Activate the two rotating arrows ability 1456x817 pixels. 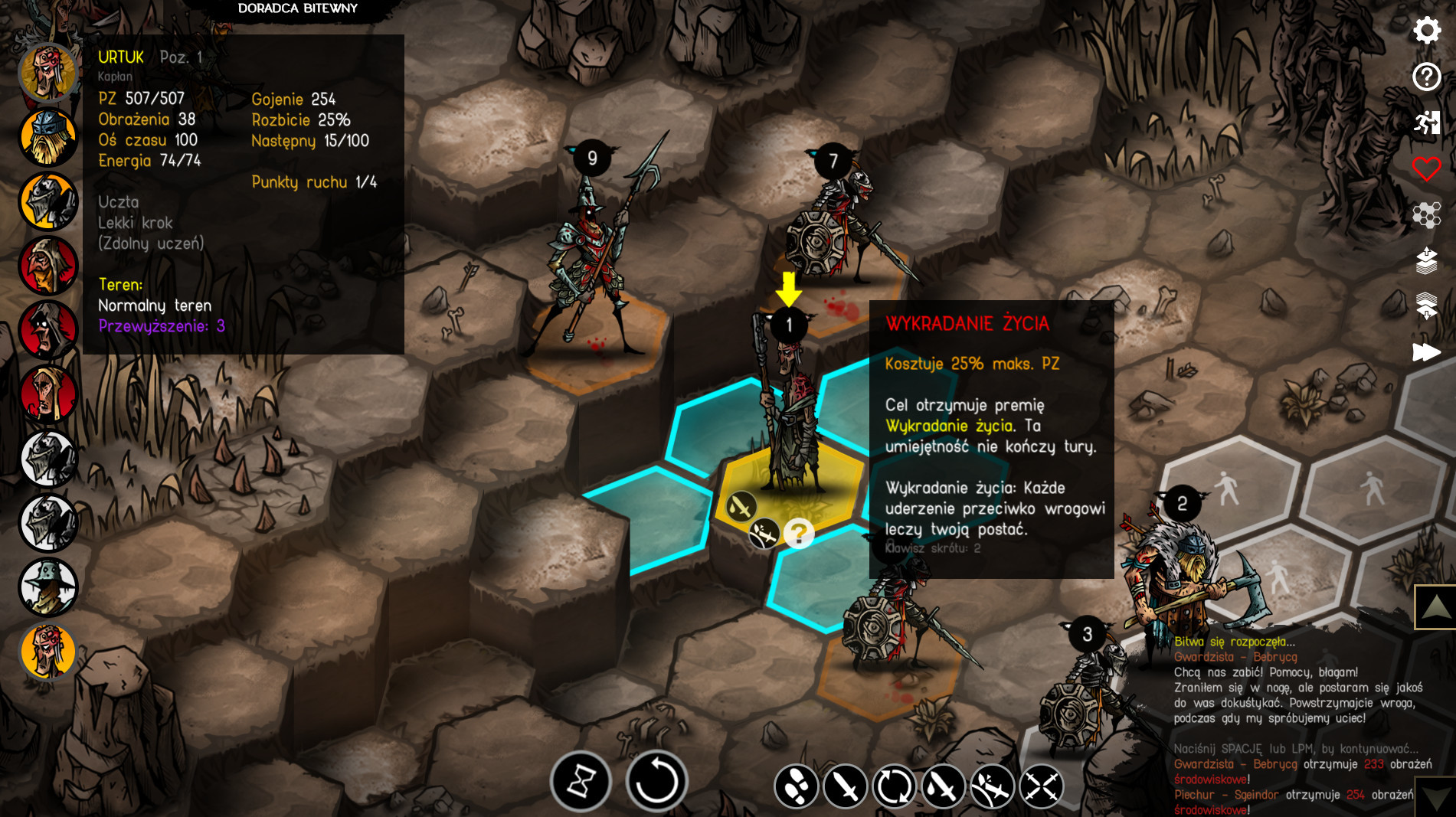coord(894,786)
